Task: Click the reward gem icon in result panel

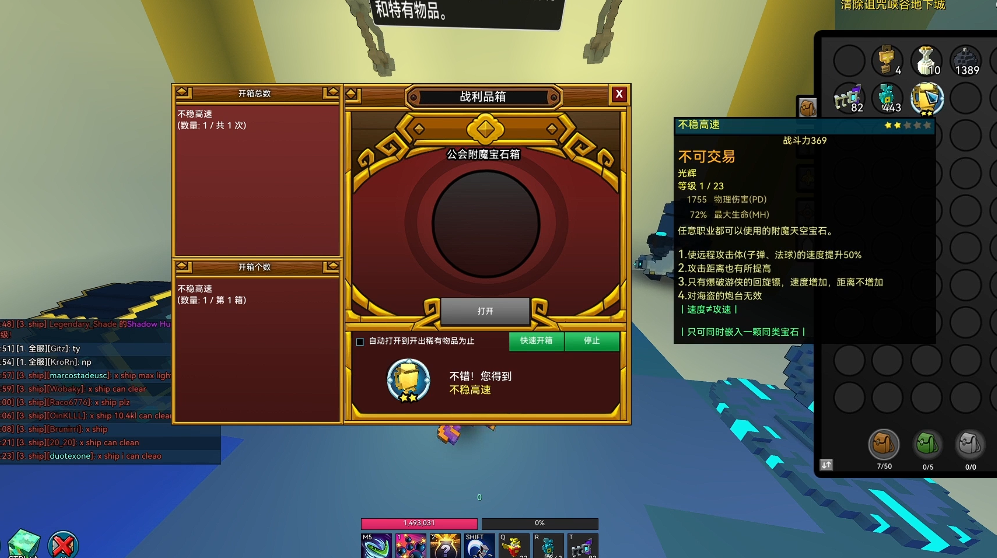Action: (409, 381)
